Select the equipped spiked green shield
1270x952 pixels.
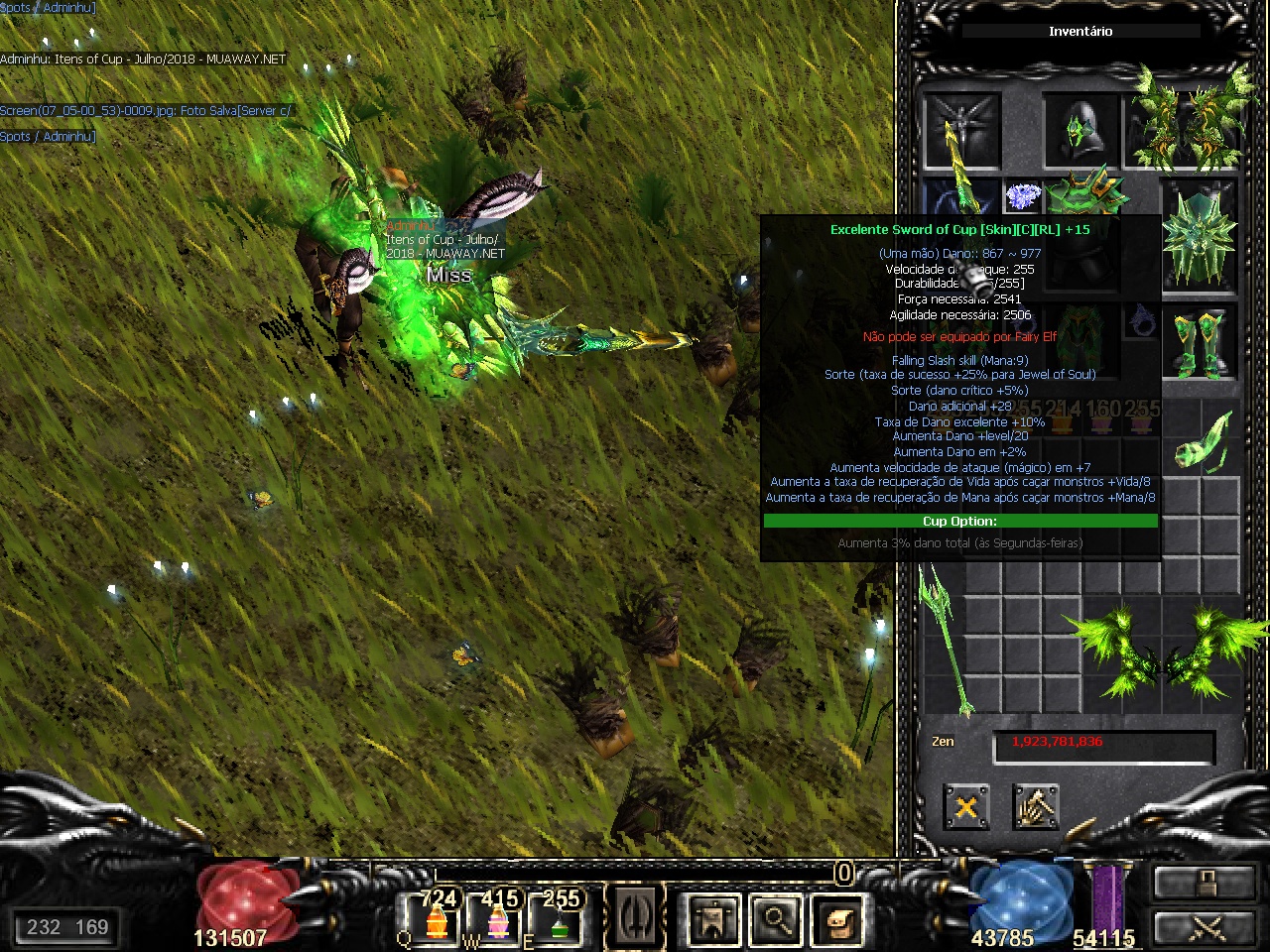(1199, 234)
